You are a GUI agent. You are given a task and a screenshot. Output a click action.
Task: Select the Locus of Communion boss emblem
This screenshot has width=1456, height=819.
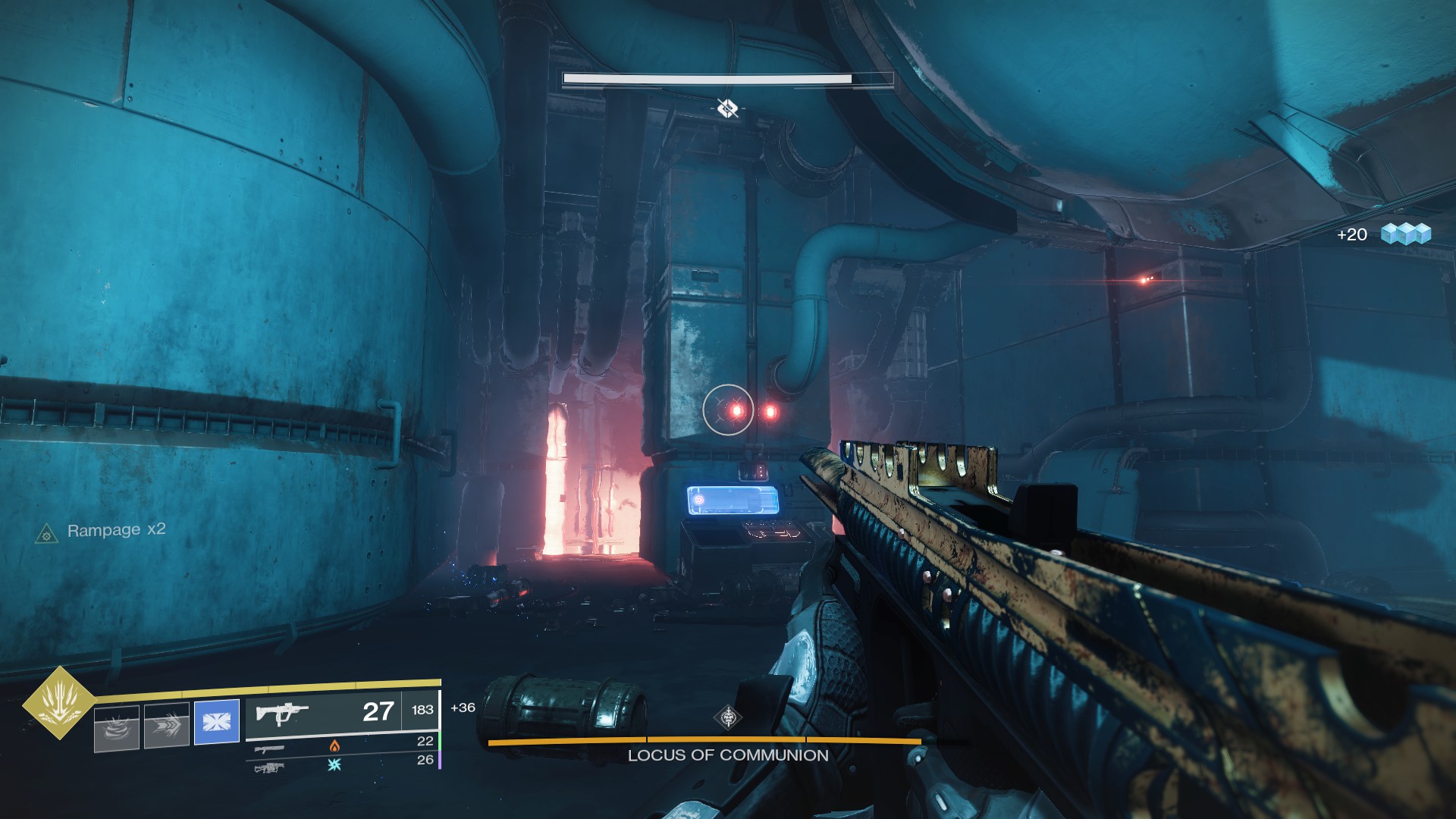(x=728, y=717)
